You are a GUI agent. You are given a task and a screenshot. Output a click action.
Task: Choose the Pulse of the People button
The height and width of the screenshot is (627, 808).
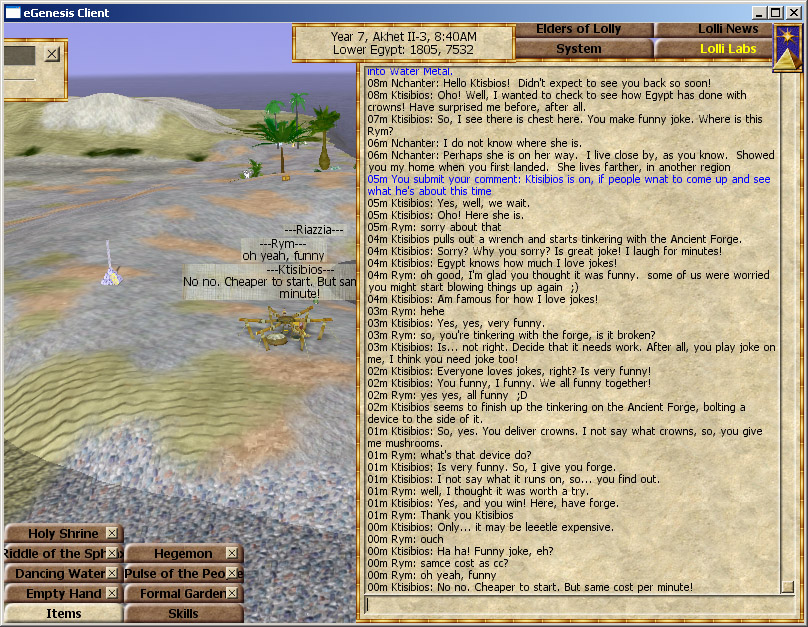176,573
